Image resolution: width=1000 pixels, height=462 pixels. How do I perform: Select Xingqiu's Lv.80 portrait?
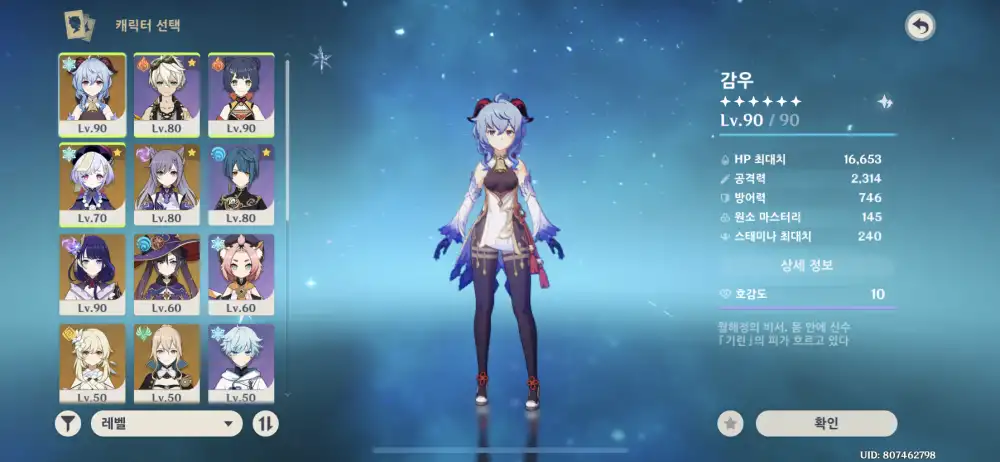coord(241,184)
